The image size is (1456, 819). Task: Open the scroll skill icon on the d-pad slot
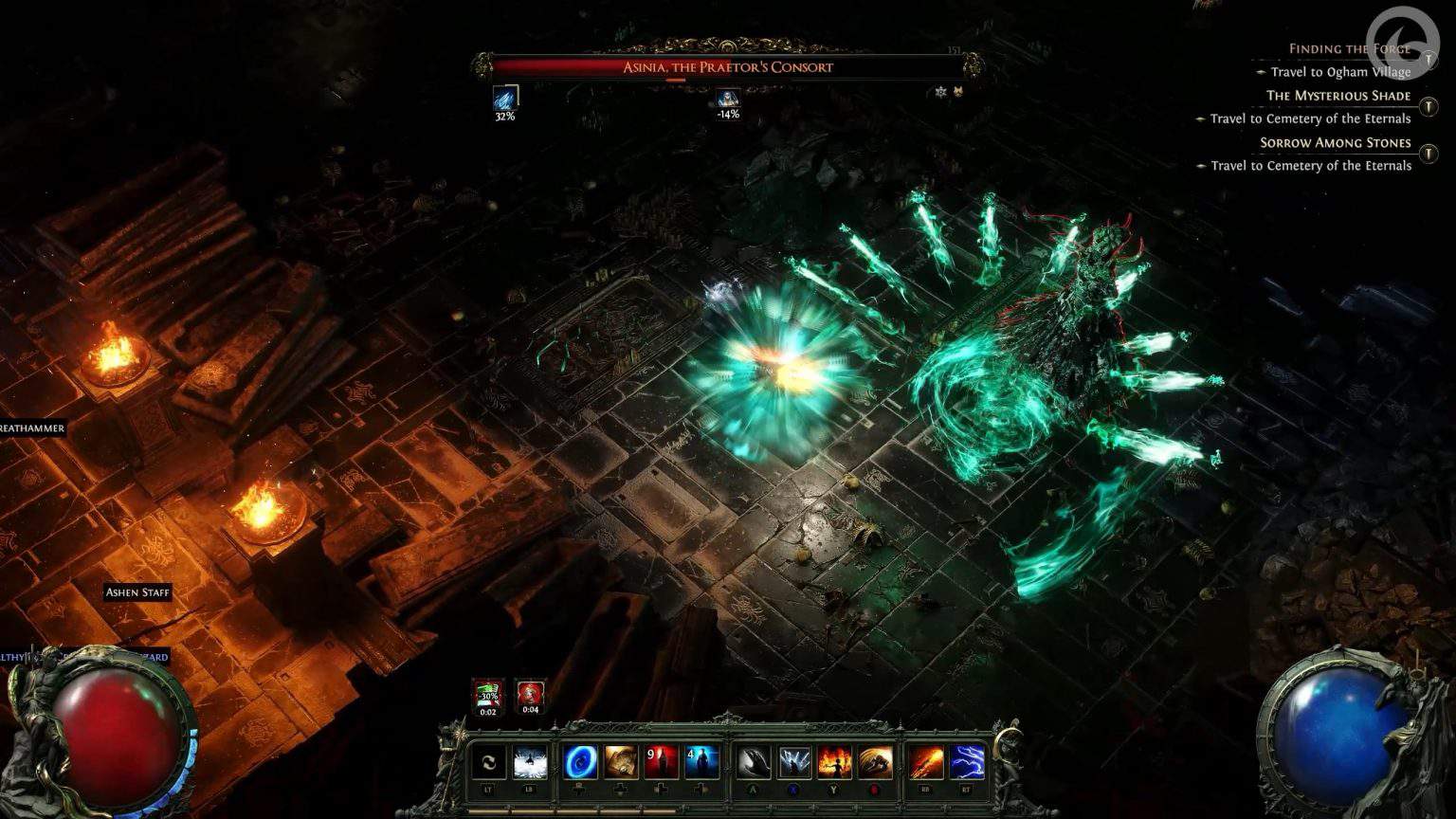[x=620, y=763]
